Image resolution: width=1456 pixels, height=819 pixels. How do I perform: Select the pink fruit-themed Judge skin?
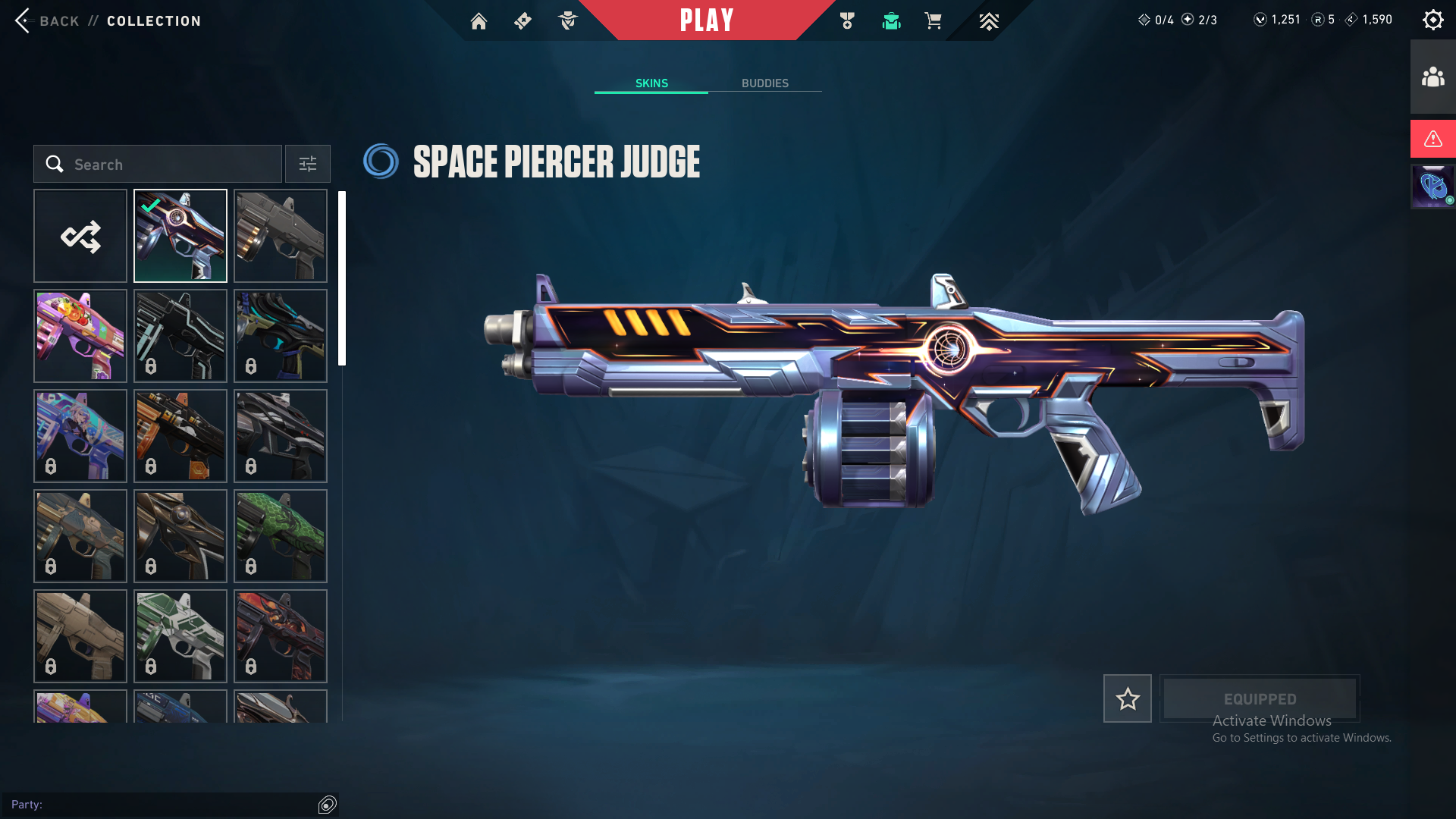[80, 336]
